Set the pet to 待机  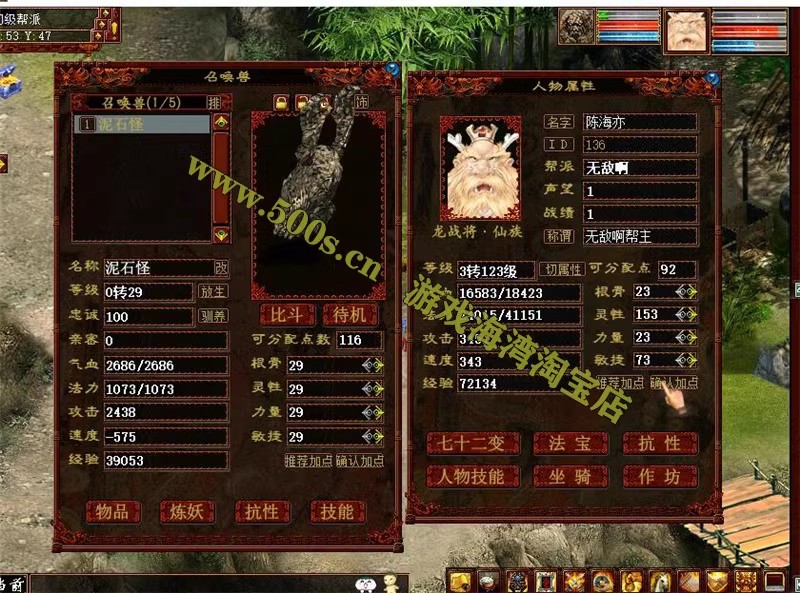pos(349,315)
